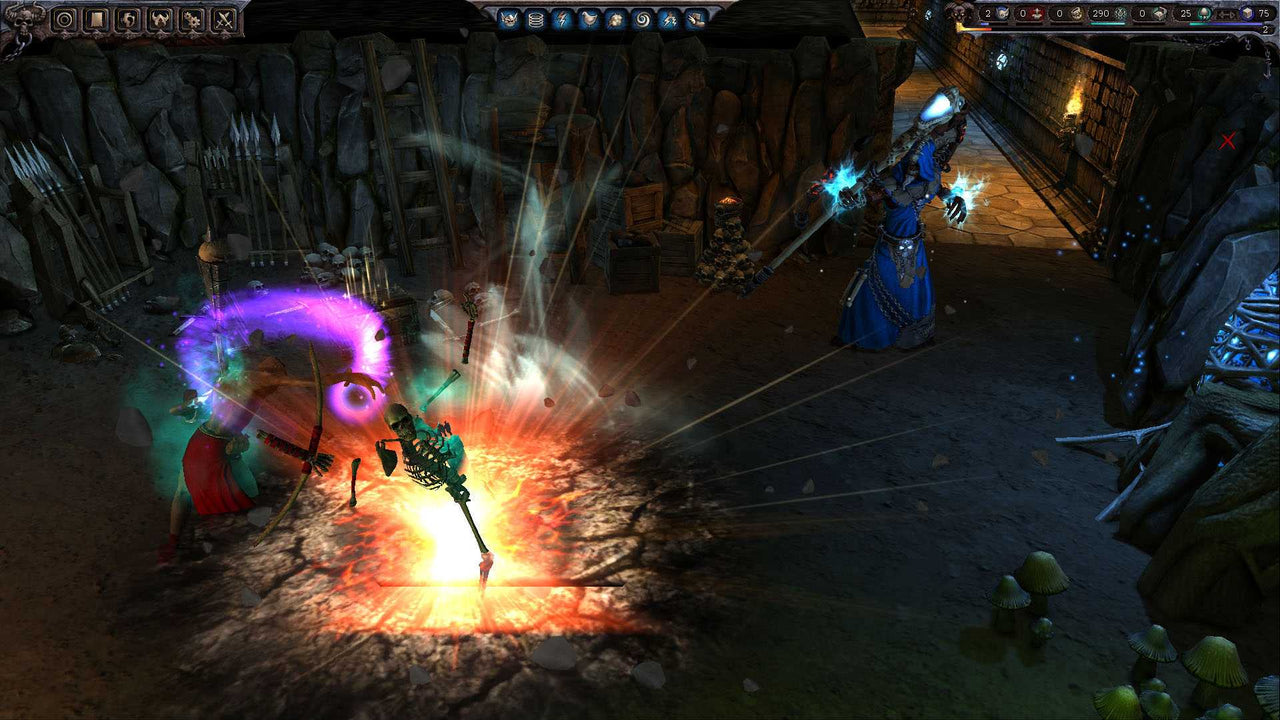
Task: Select the lightning strike spell on the spellbar
Action: pyautogui.click(x=668, y=19)
